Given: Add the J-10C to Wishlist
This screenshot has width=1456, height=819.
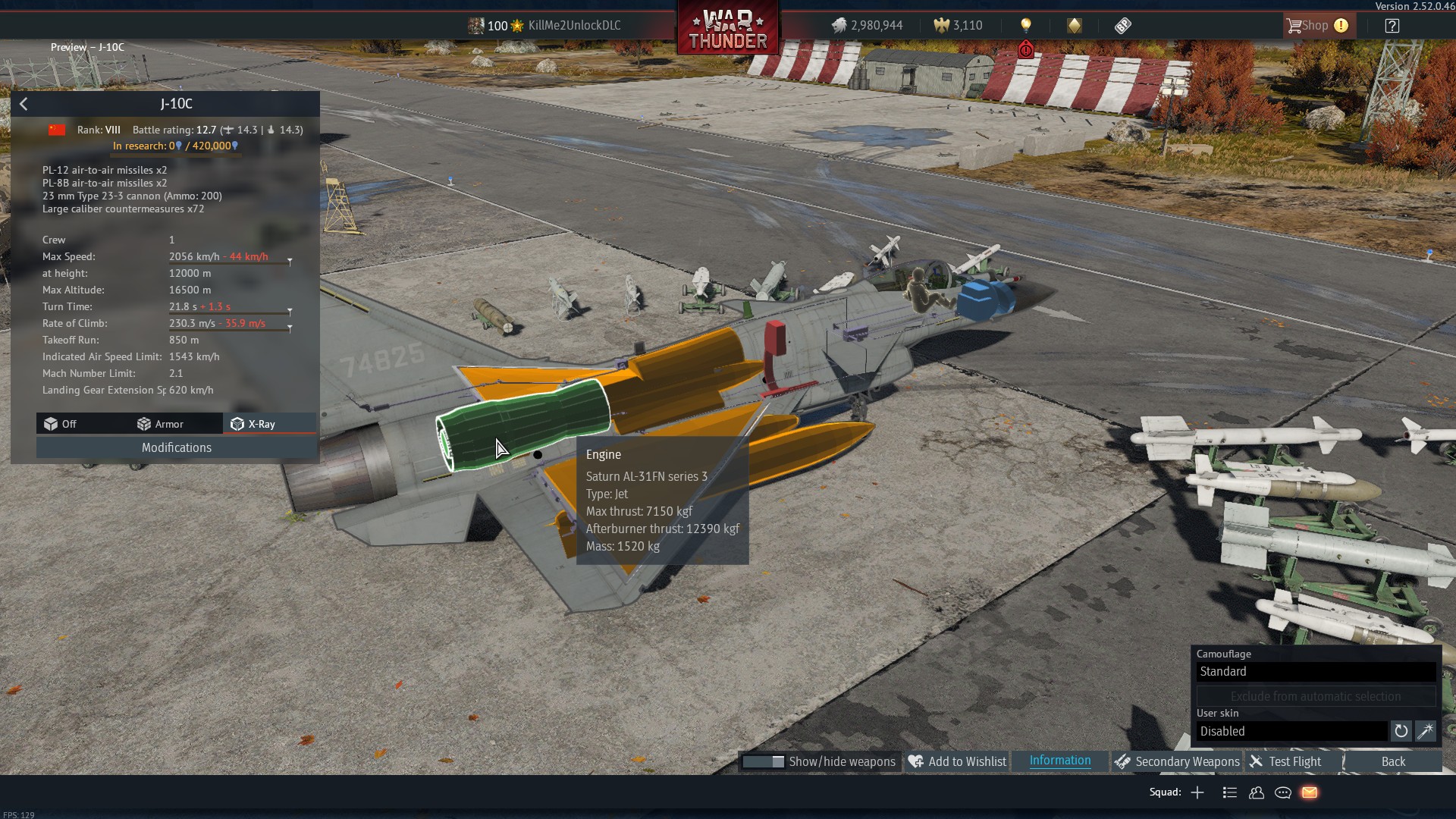Looking at the screenshot, I should [957, 761].
